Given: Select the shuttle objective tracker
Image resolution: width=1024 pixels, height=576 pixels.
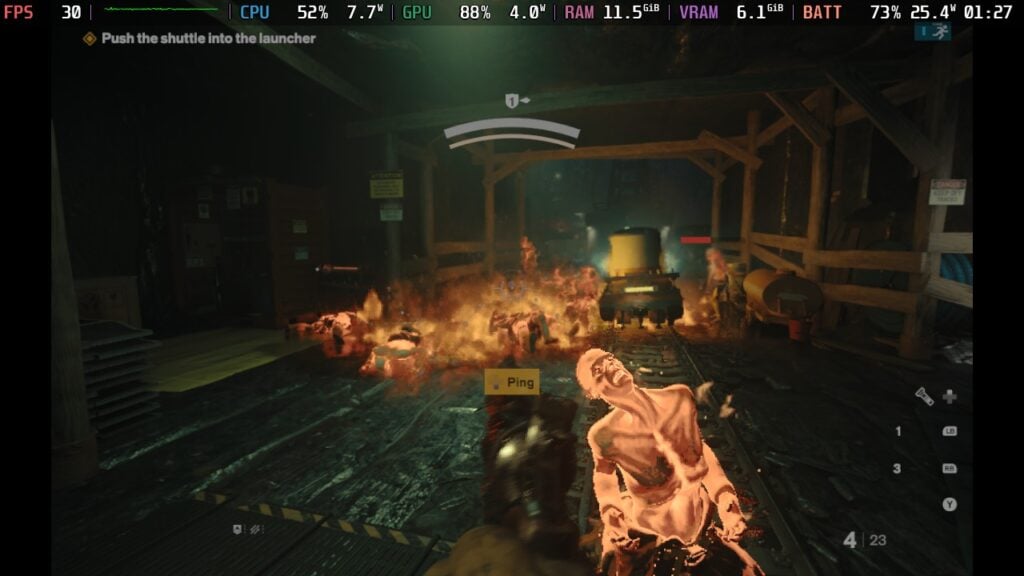Looking at the screenshot, I should [x=199, y=38].
